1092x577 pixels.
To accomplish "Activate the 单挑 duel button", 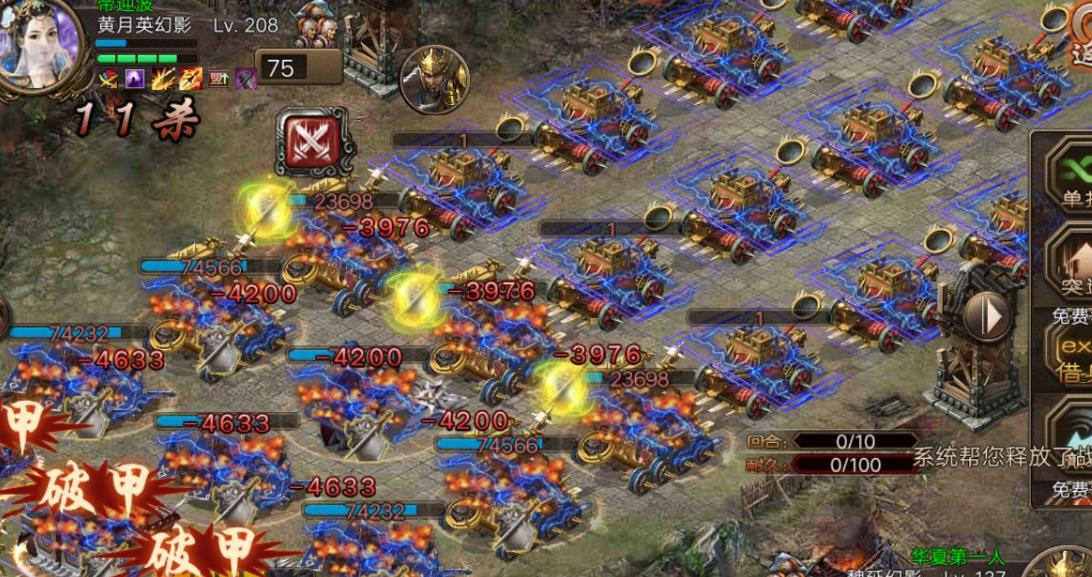I will tap(1071, 175).
